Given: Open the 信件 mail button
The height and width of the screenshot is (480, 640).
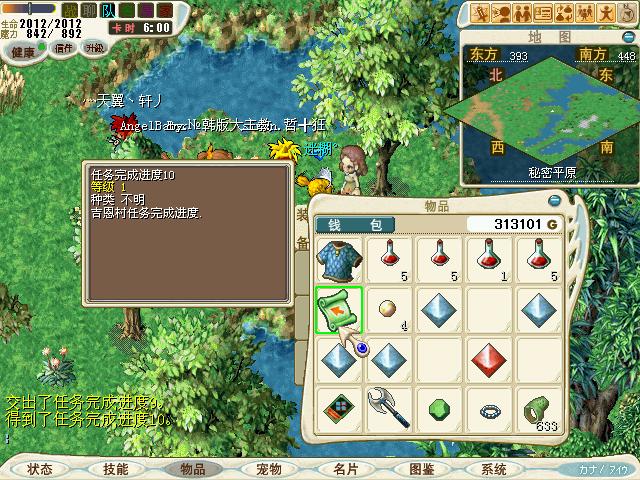Looking at the screenshot, I should (x=64, y=48).
